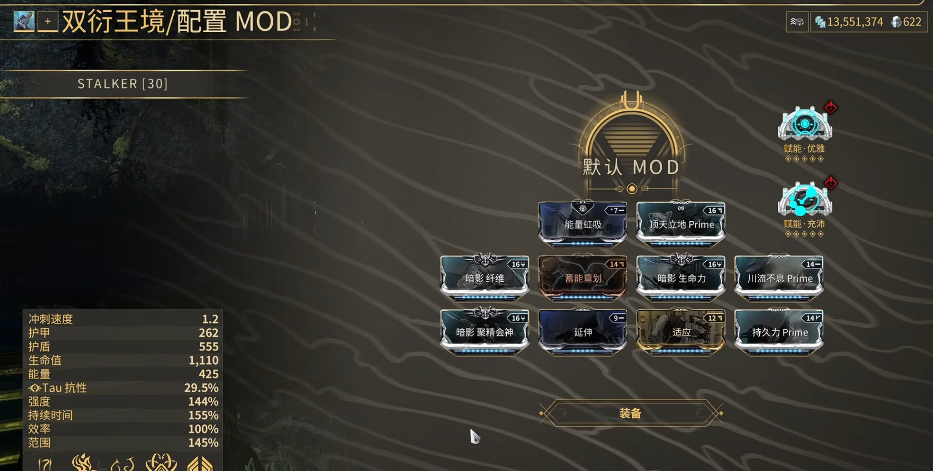Select the 暗影 聚精会神 mod card
Image resolution: width=933 pixels, height=471 pixels.
(x=484, y=331)
